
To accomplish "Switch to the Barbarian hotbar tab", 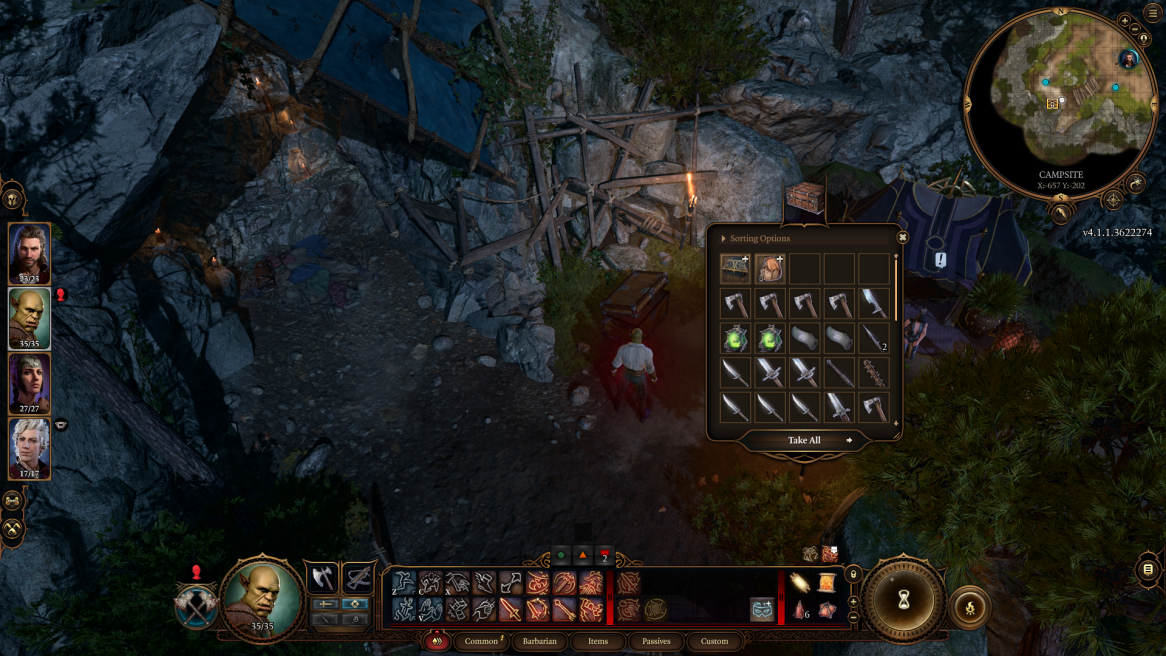I will [x=539, y=641].
